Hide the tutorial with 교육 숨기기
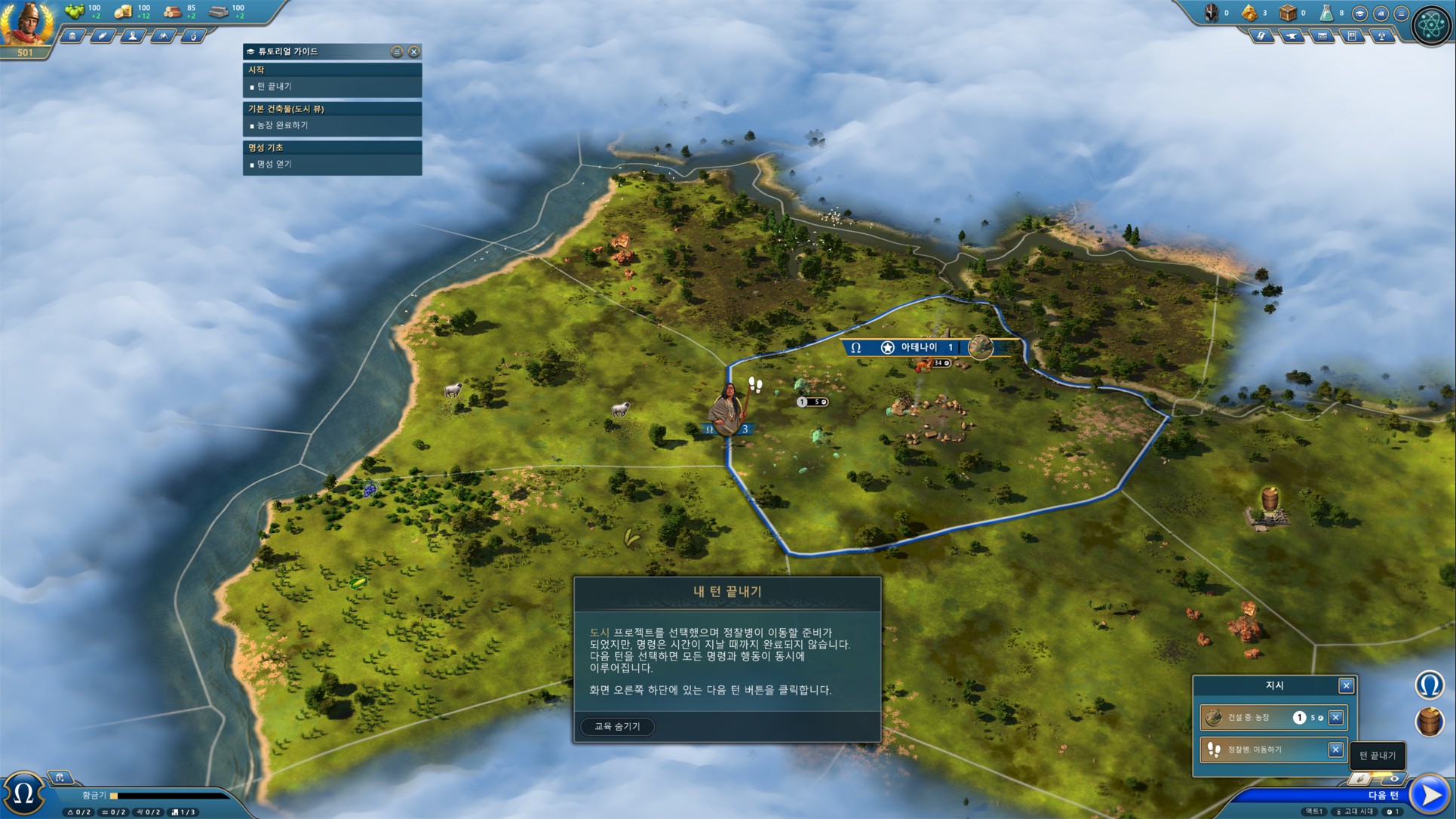Viewport: 1456px width, 819px height. [617, 726]
